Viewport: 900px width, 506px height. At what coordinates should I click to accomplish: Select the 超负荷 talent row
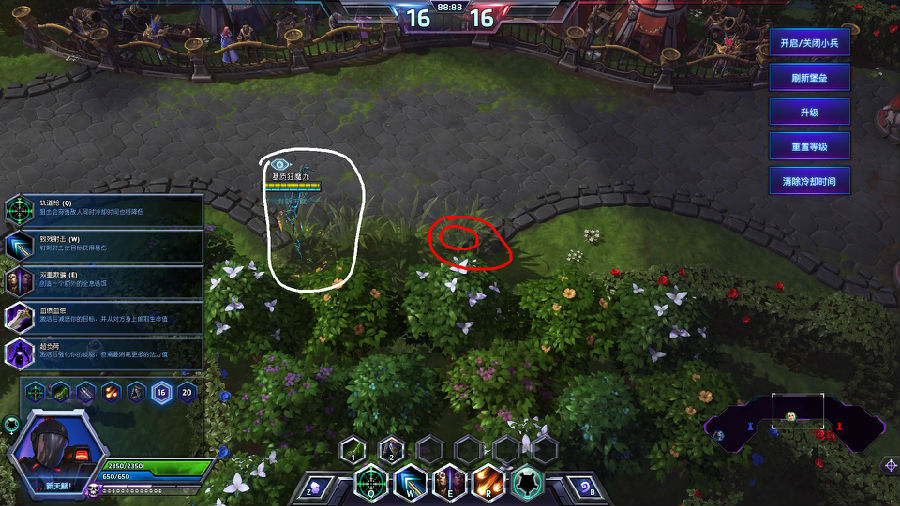(x=104, y=352)
